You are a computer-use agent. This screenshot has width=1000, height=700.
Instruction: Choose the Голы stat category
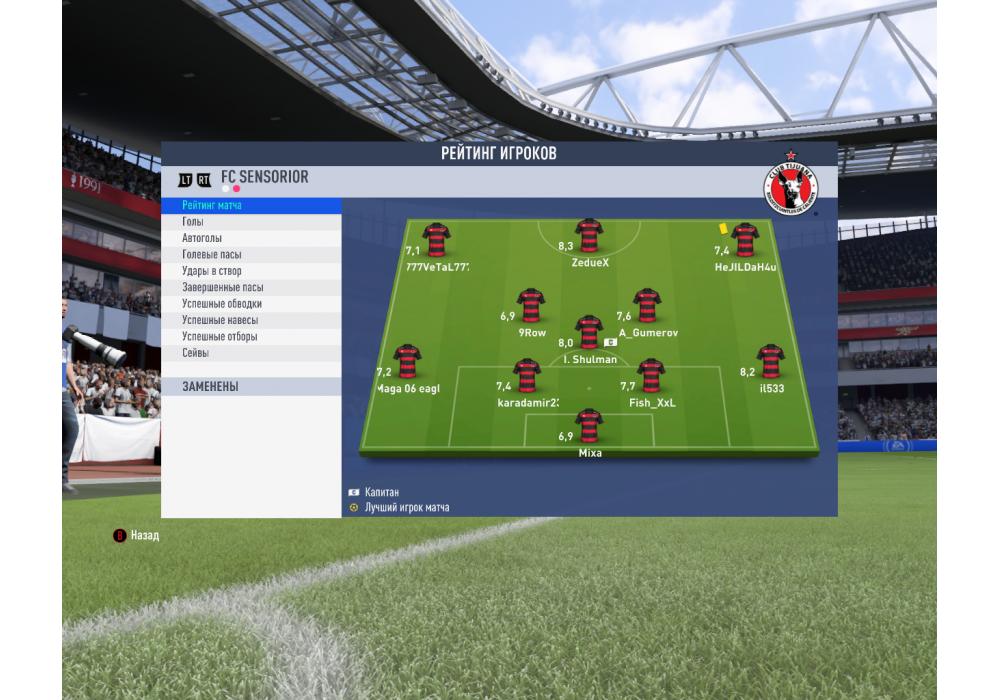(x=250, y=222)
